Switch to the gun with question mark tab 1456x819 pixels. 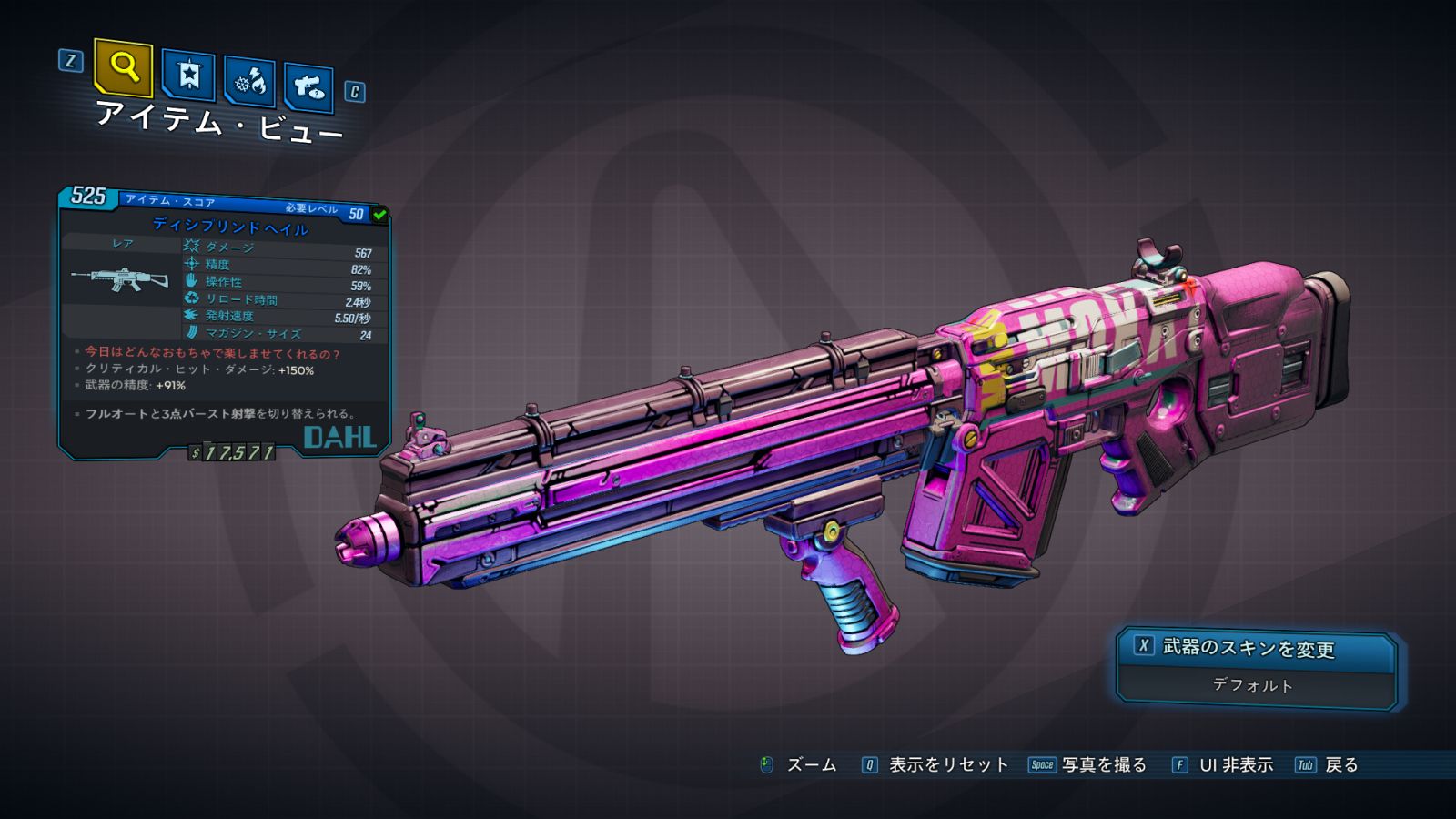pyautogui.click(x=308, y=87)
